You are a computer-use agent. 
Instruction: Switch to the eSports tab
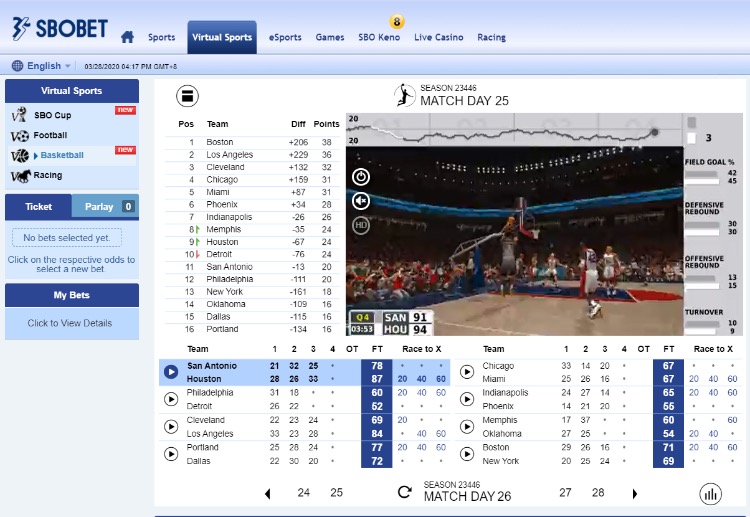[285, 38]
